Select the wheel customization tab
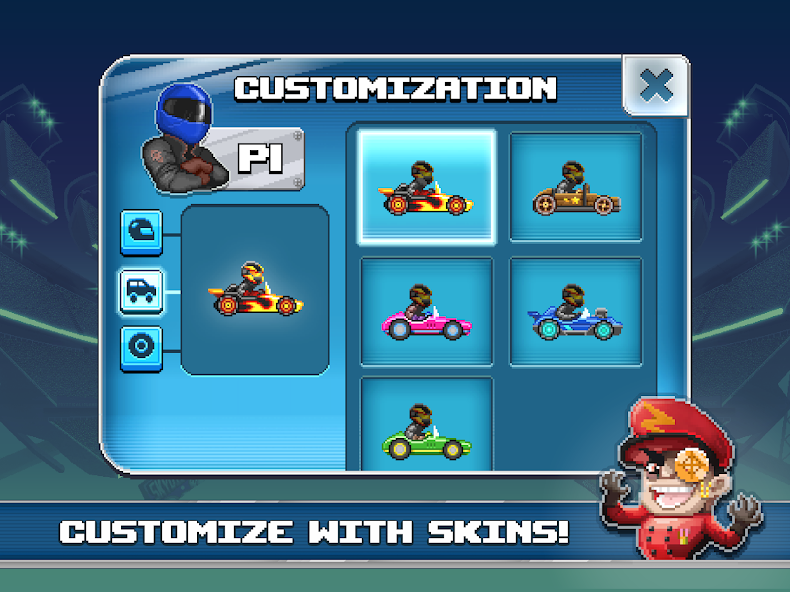This screenshot has width=790, height=592. (x=141, y=347)
